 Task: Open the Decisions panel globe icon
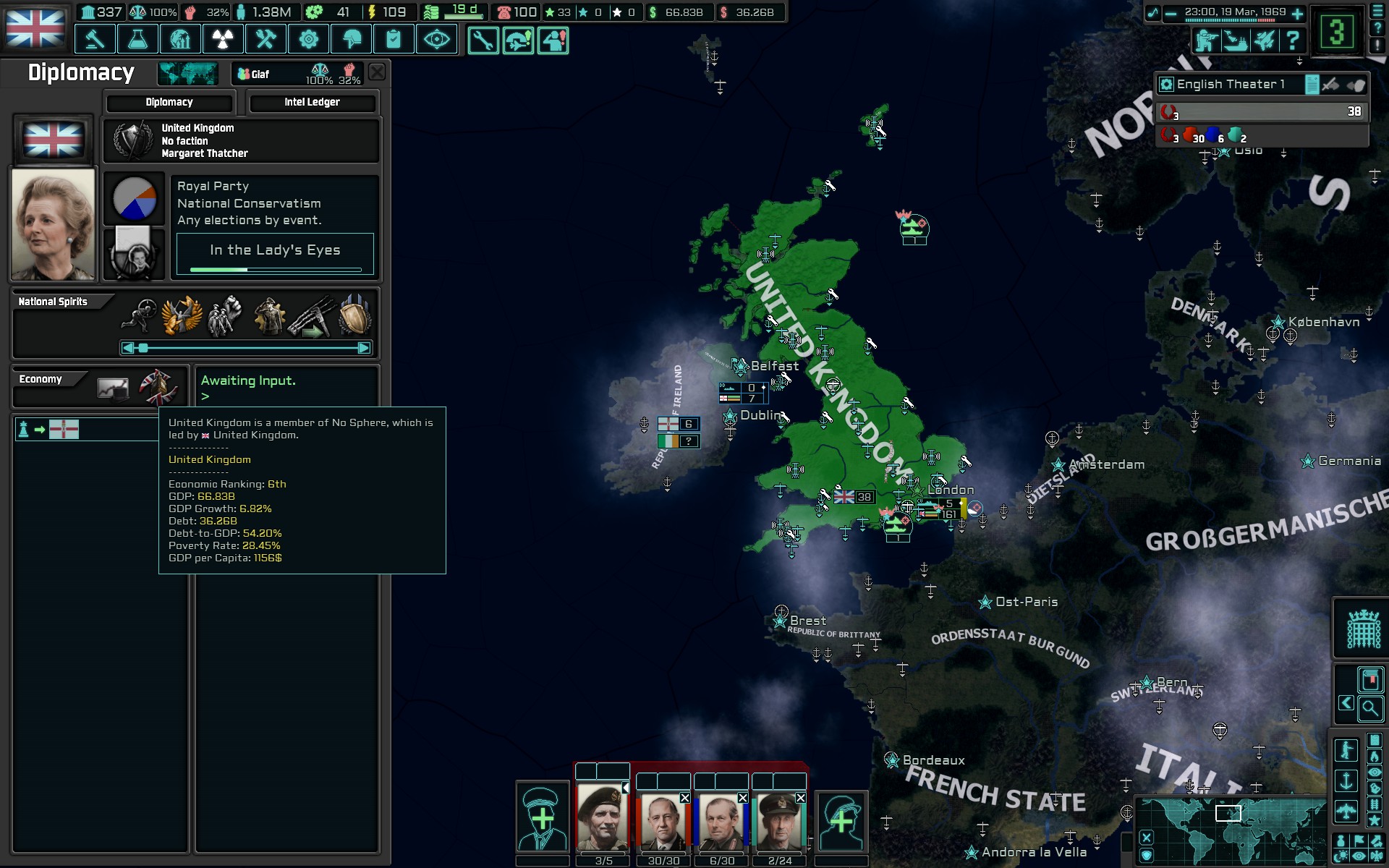(180, 39)
